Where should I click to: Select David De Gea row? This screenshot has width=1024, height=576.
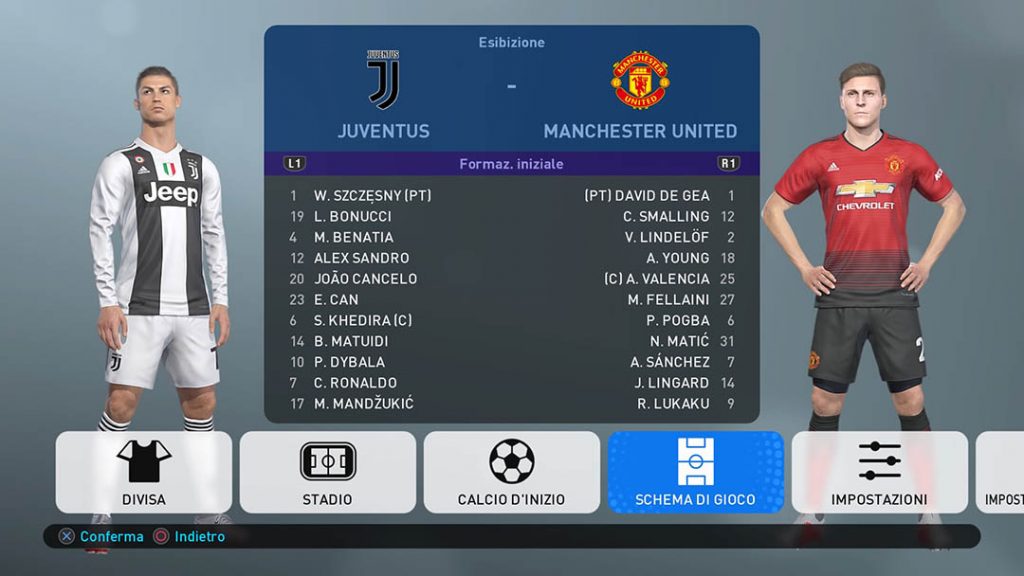click(x=661, y=196)
